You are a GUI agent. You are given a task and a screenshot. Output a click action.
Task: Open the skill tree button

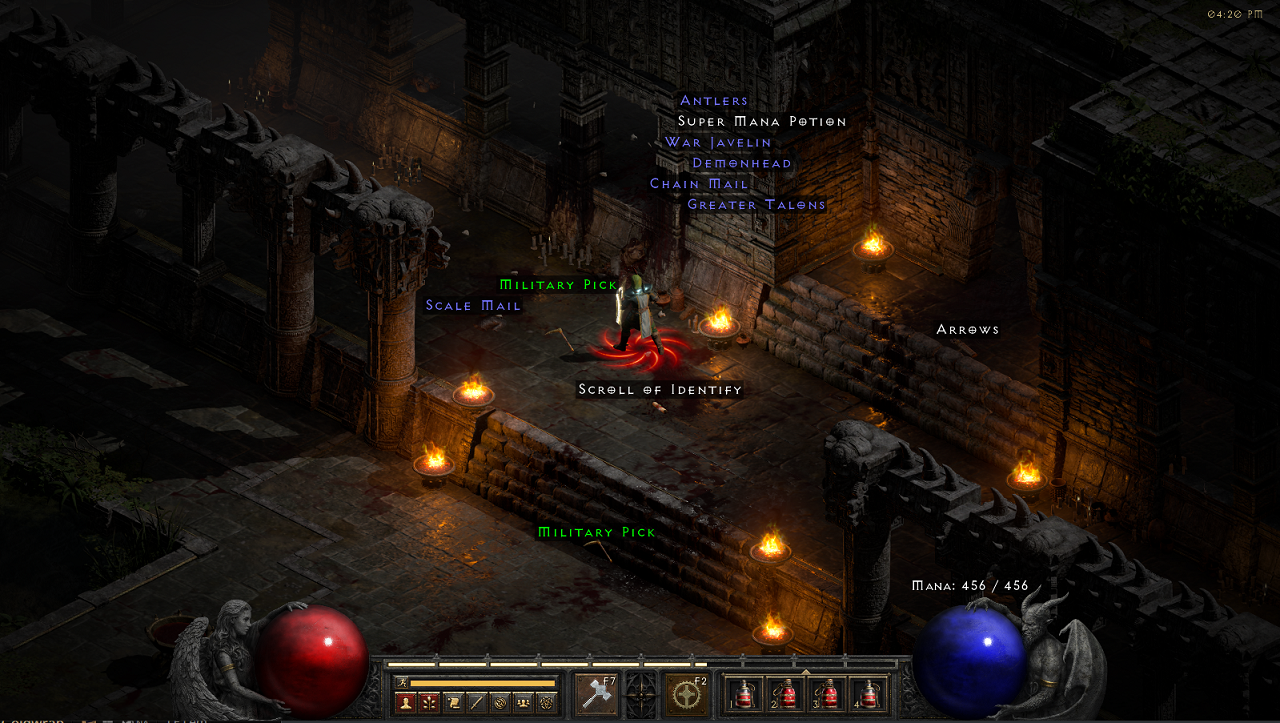pyautogui.click(x=429, y=702)
